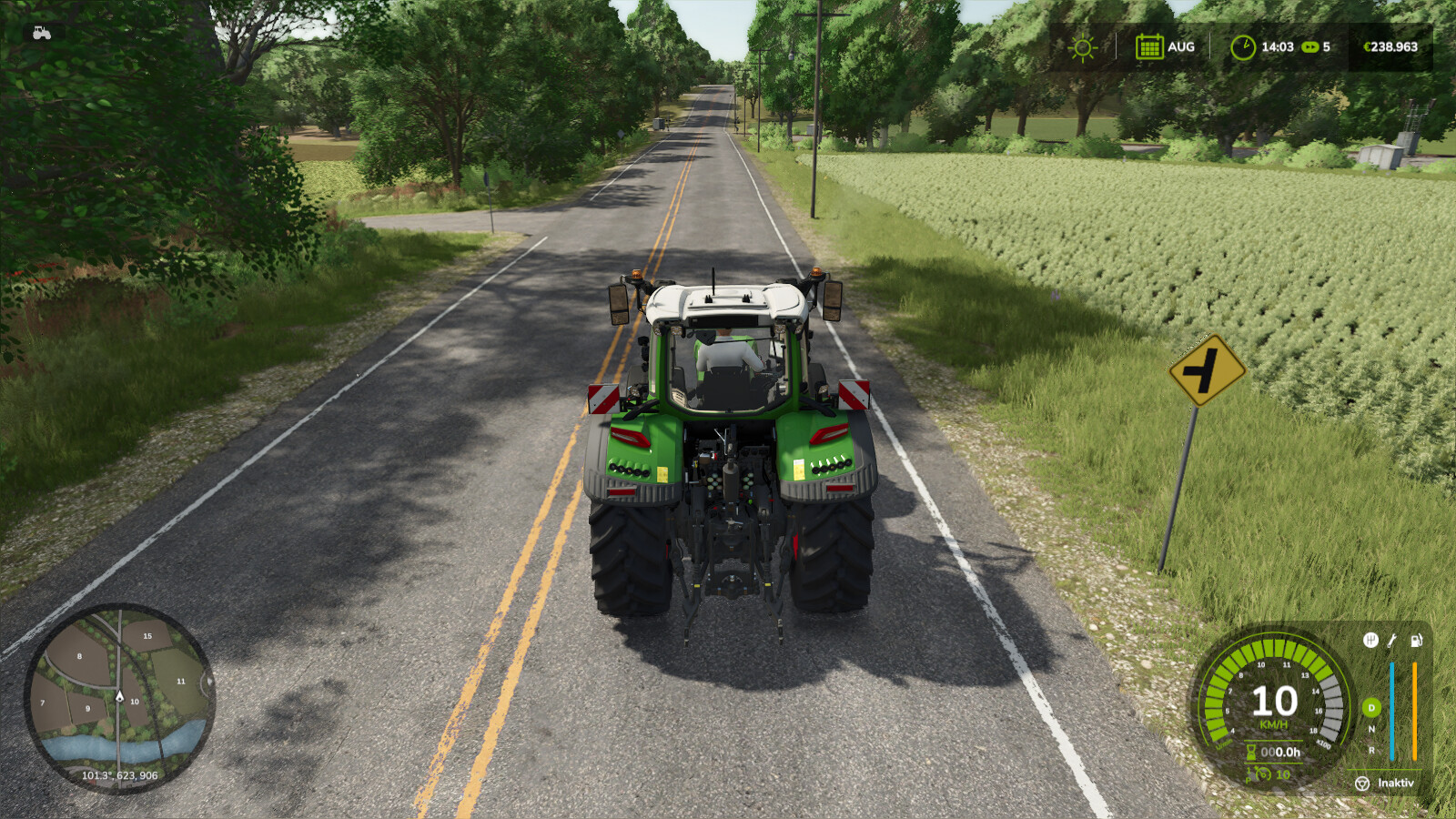The height and width of the screenshot is (819, 1456).
Task: Open the AUG calendar icon
Action: click(x=1148, y=46)
